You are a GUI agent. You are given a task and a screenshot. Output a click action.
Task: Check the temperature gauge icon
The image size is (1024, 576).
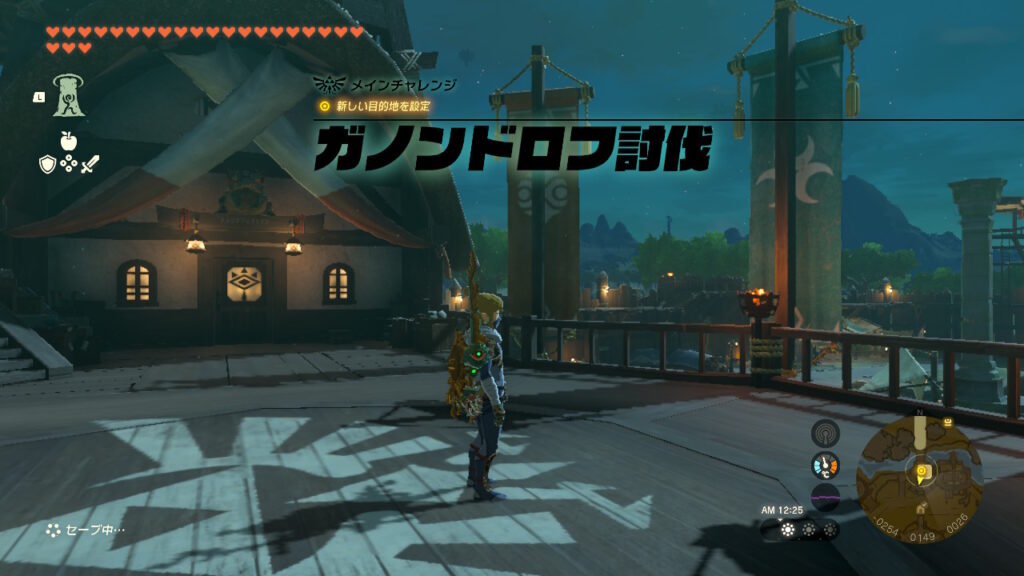825,465
